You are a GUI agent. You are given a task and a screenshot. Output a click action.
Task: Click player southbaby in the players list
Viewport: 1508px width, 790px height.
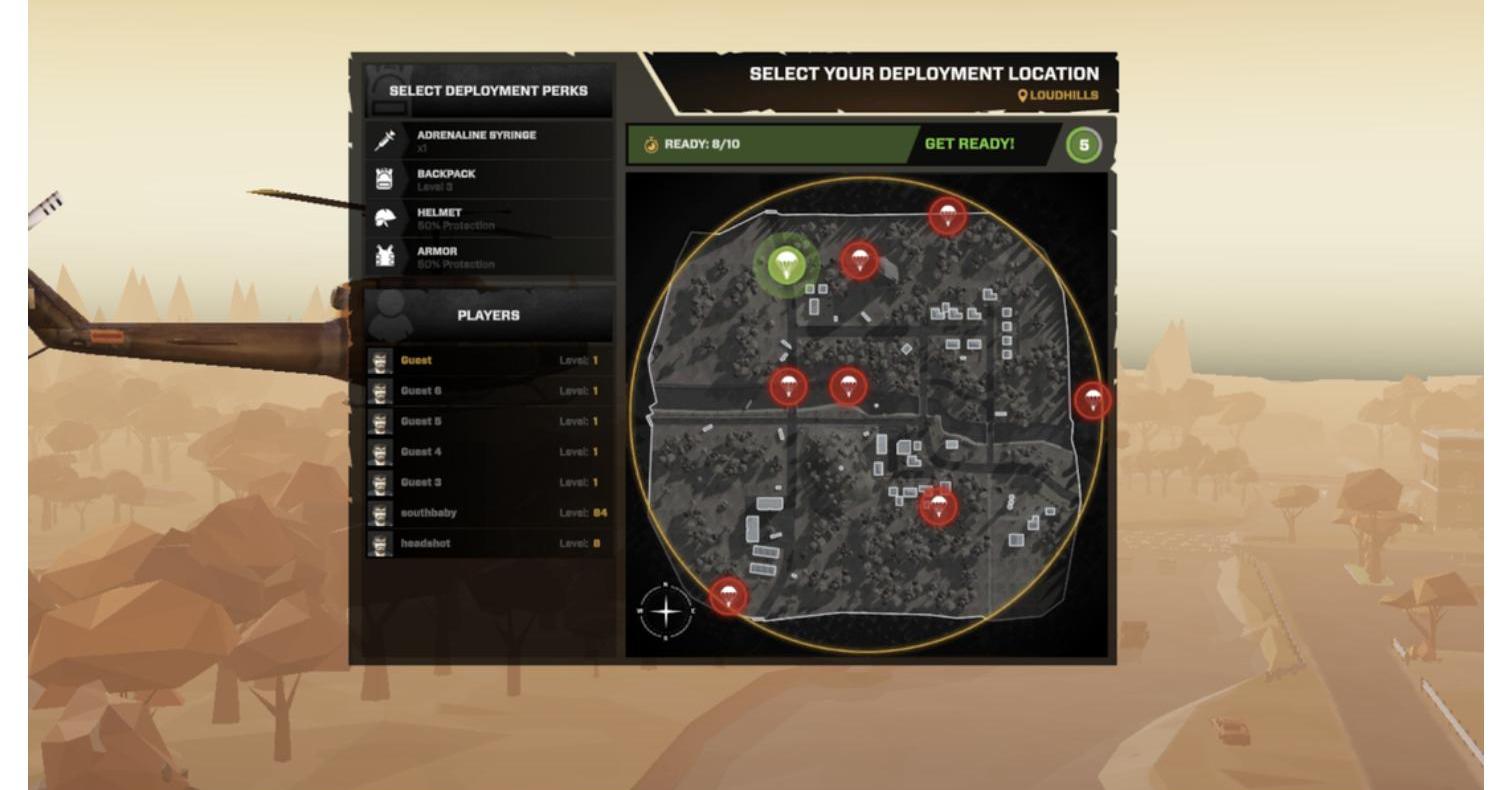tap(489, 513)
